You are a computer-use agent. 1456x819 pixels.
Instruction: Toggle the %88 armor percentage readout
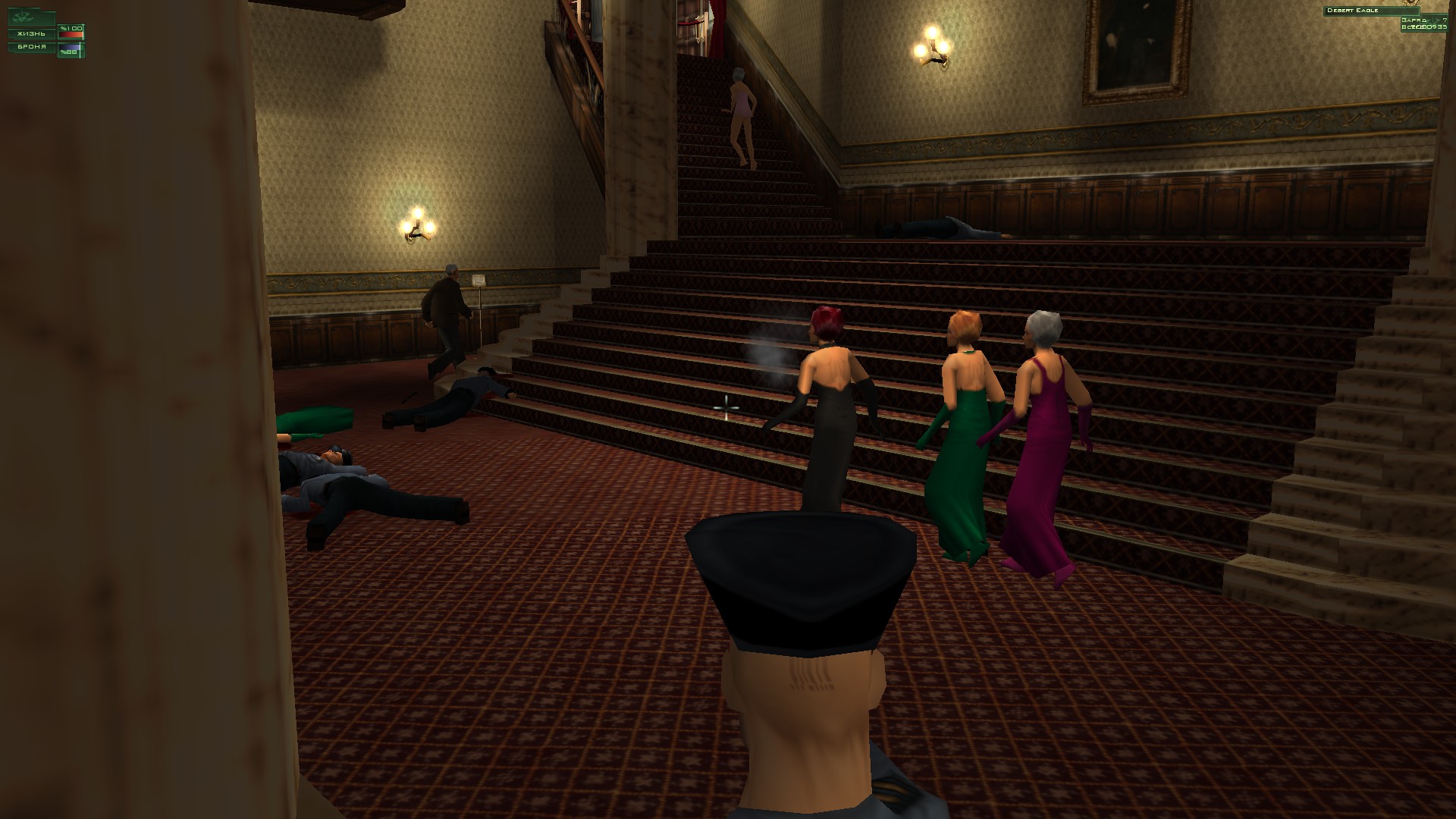pyautogui.click(x=68, y=52)
